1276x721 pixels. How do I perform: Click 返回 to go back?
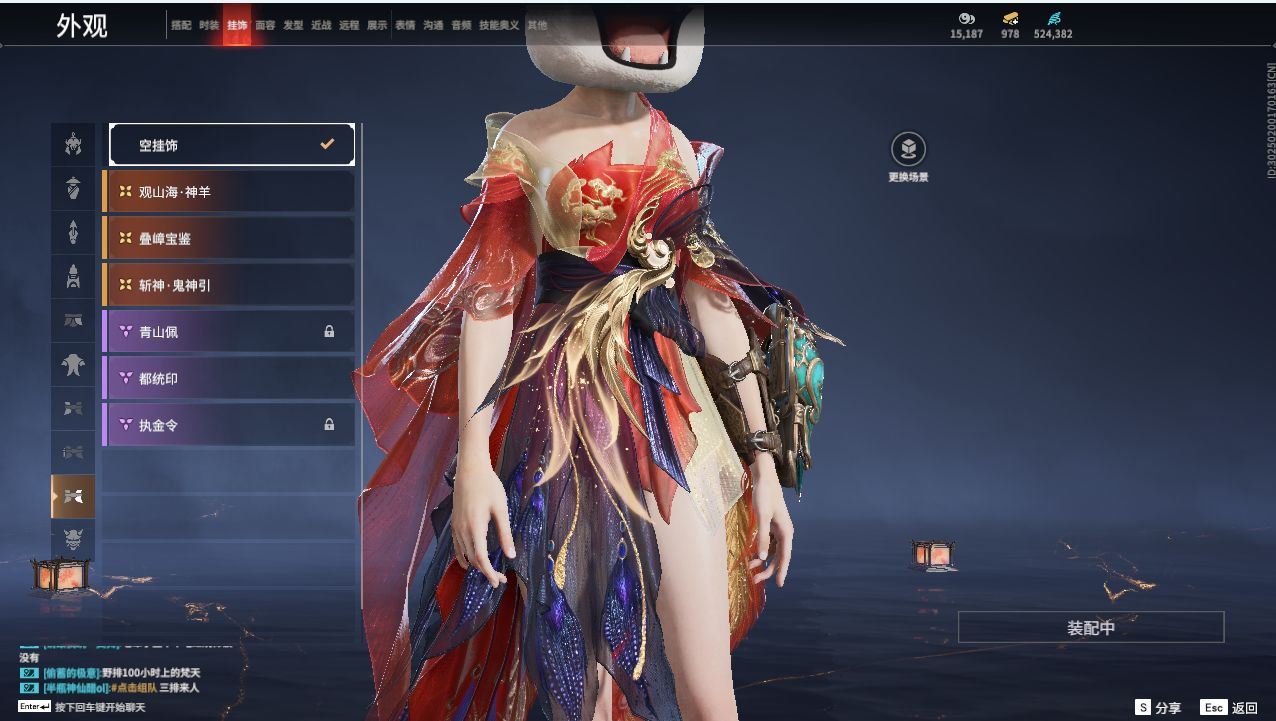pos(1230,708)
